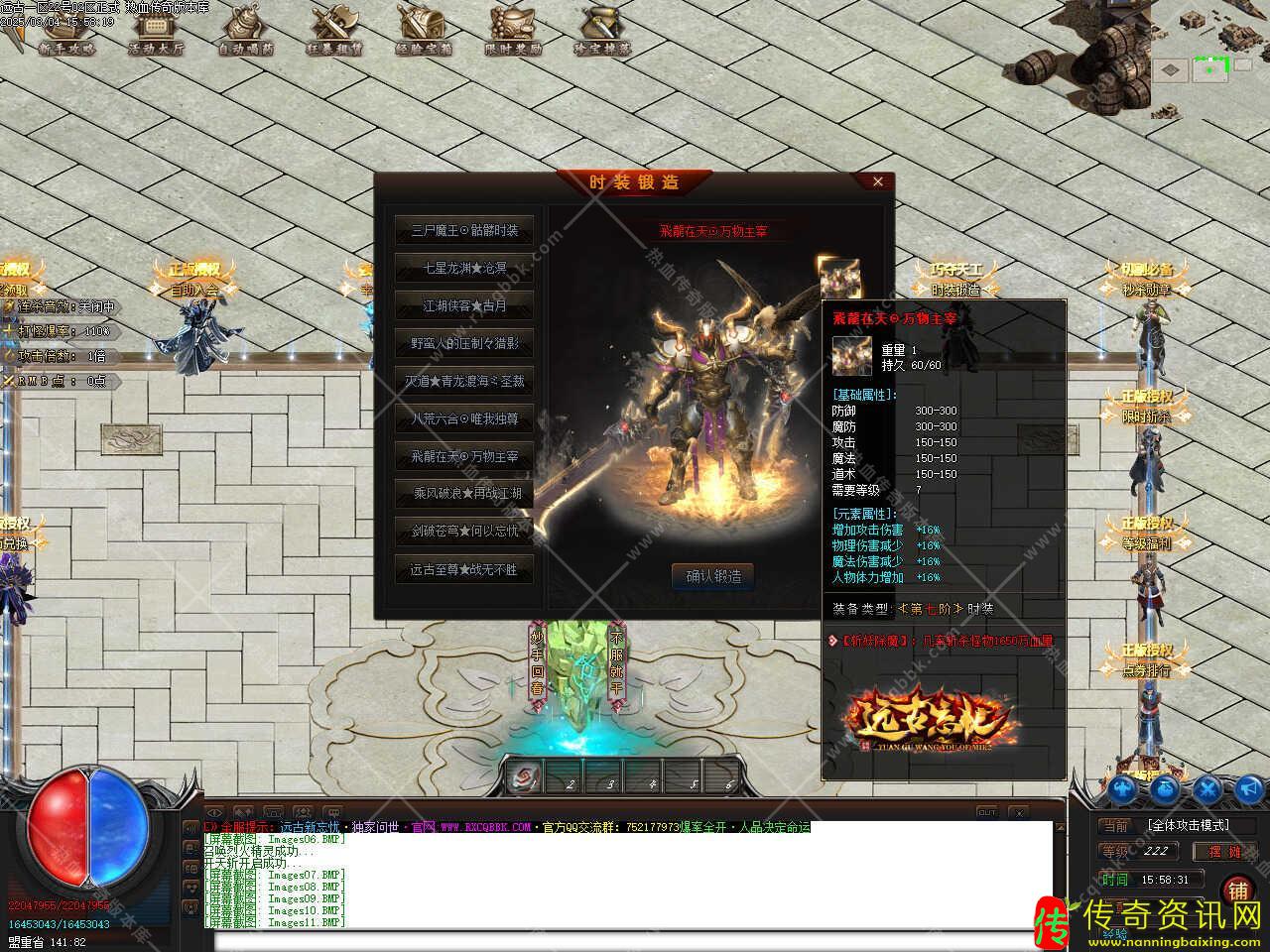1270x952 pixels.
Task: Select 三尸魔王⊙骷髅时装 from the costume list
Action: click(464, 230)
